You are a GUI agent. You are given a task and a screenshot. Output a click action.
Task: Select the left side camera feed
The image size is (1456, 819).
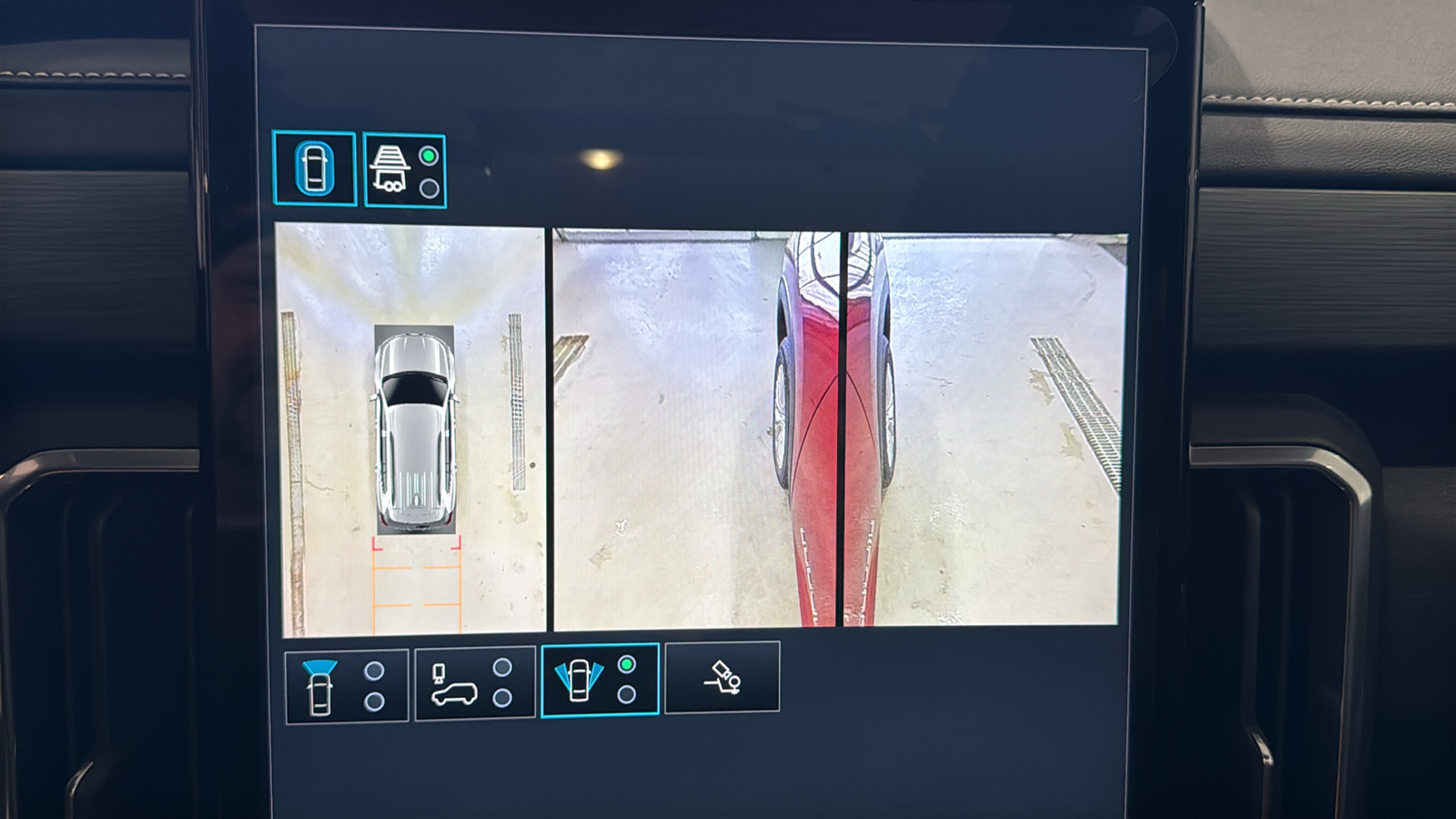(695, 429)
